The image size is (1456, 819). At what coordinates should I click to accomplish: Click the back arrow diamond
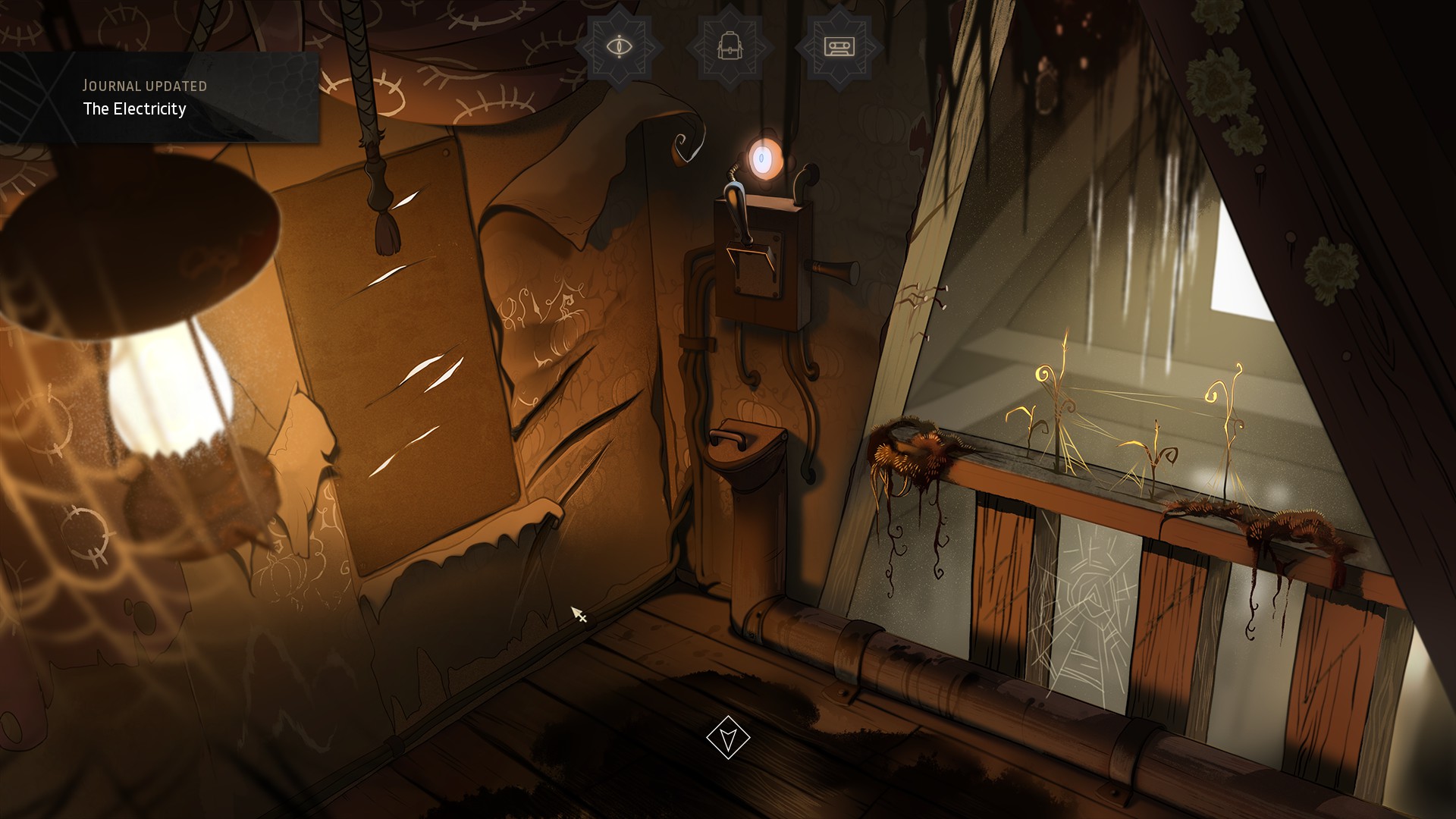pos(728,737)
